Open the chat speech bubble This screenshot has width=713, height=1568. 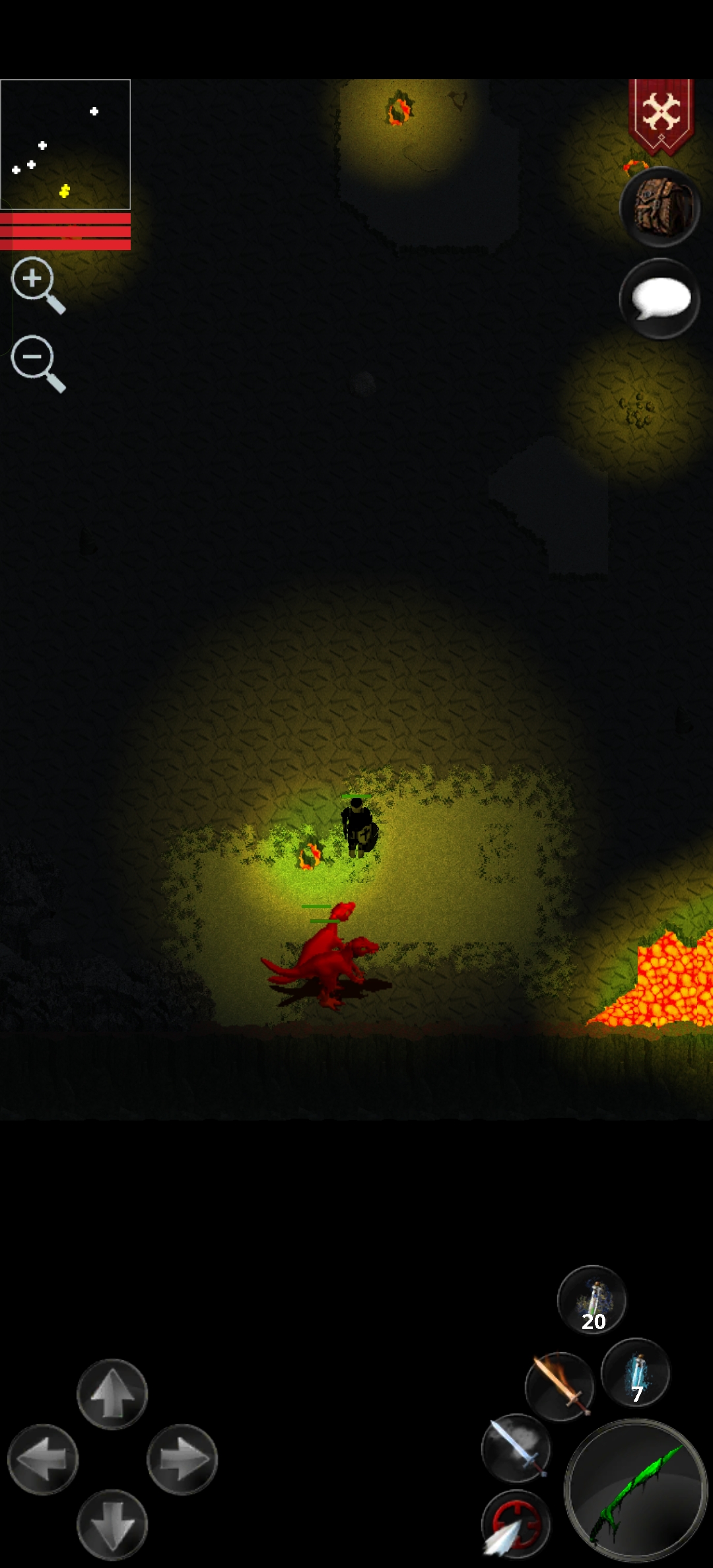pyautogui.click(x=660, y=299)
